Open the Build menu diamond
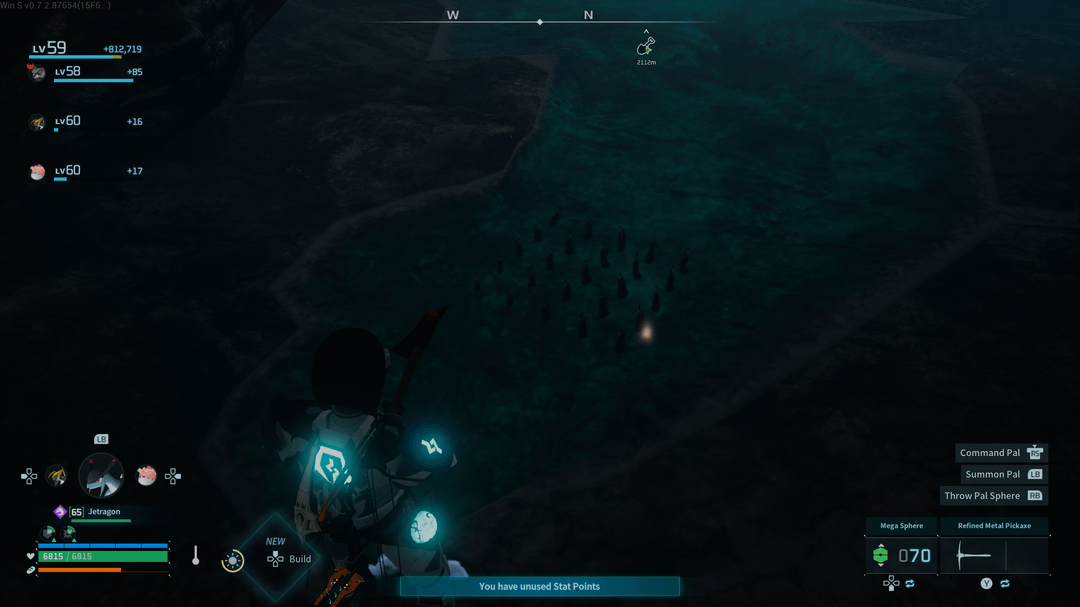Viewport: 1080px width, 607px height. click(x=277, y=557)
